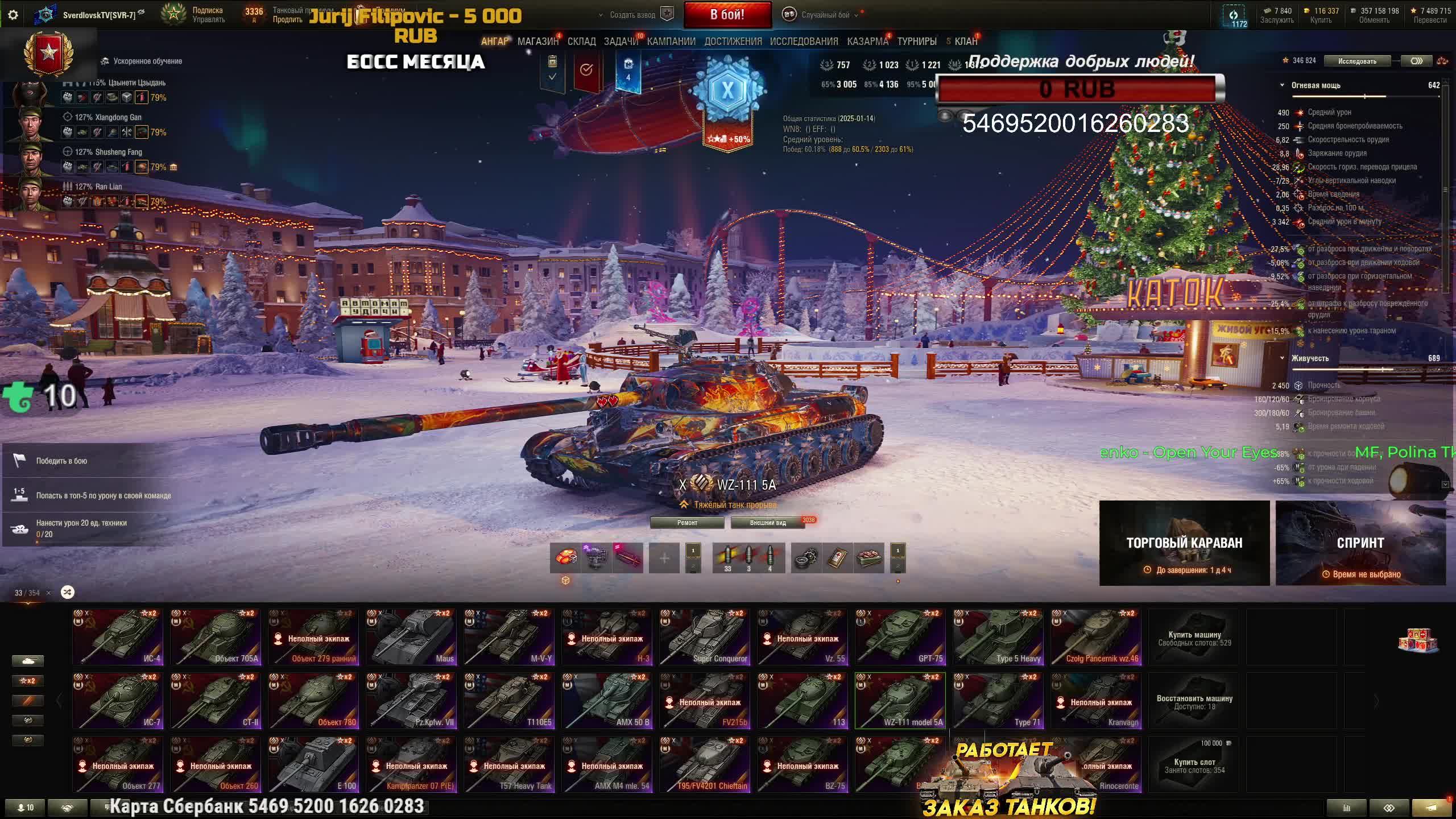Open the ТУРНИРЫ tab

coord(917,42)
